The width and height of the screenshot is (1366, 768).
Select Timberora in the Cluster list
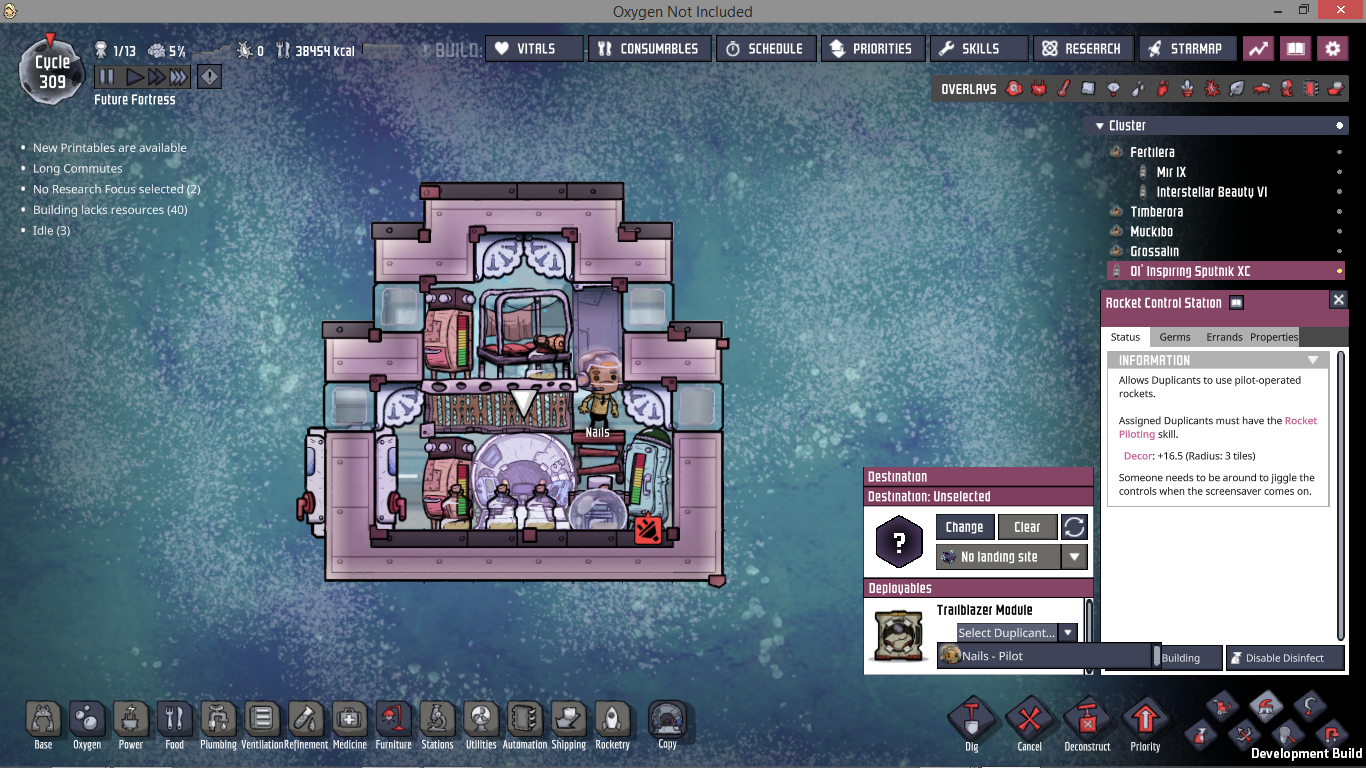[x=1156, y=212]
